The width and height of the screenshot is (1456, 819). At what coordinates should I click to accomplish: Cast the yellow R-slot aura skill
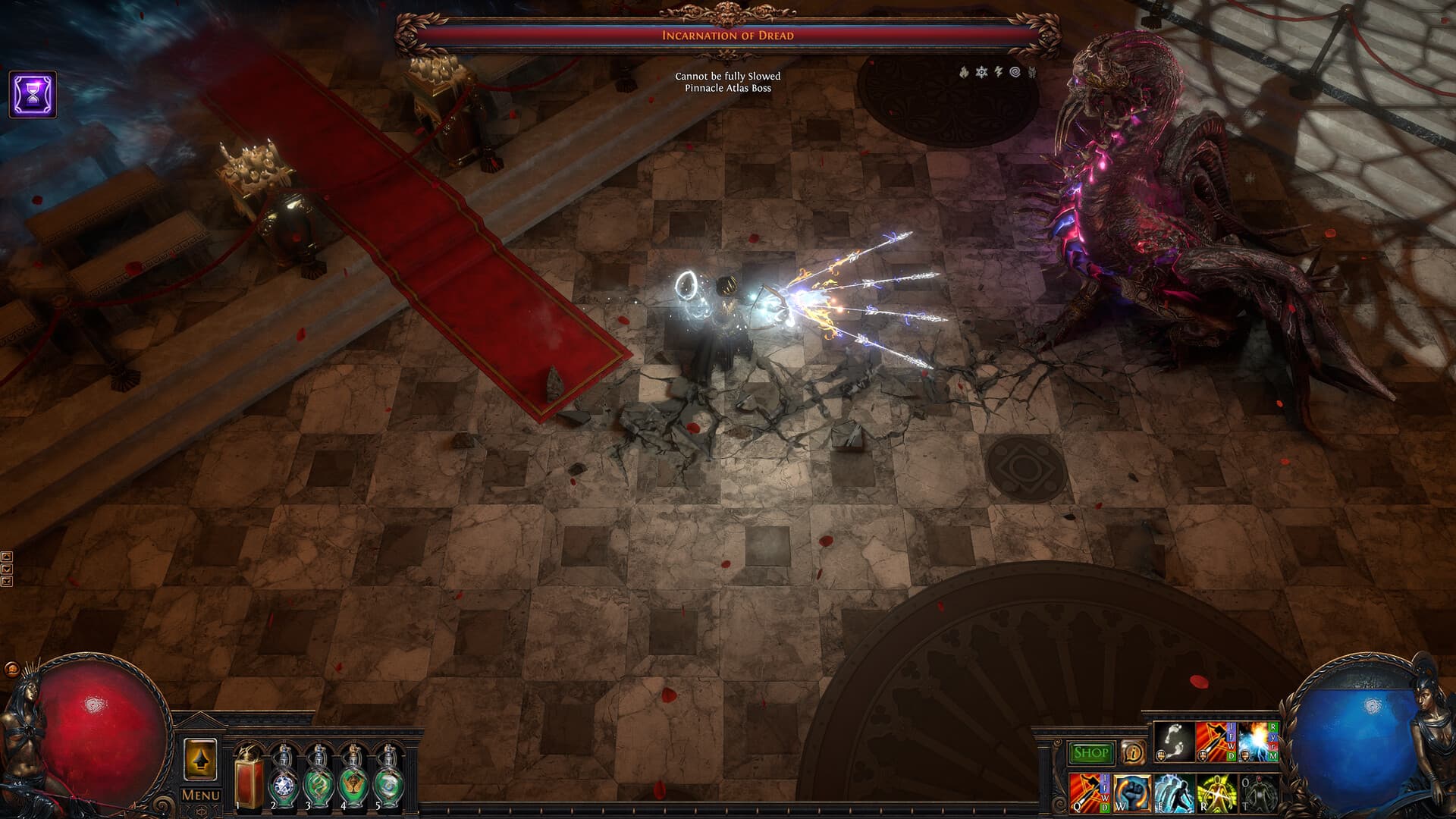pos(1216,794)
